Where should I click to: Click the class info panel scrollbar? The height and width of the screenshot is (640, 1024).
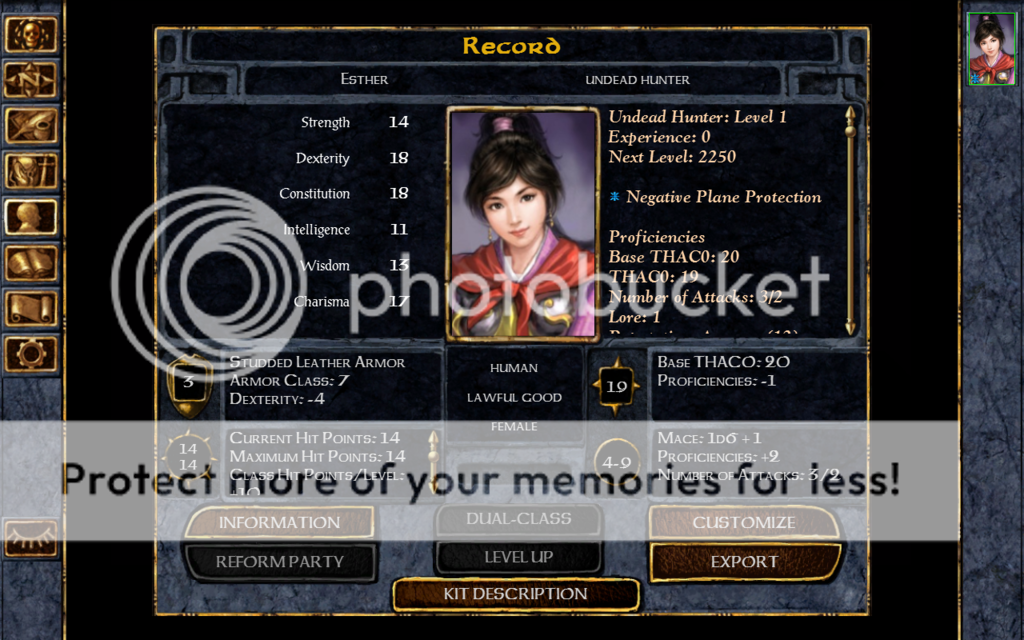pyautogui.click(x=850, y=220)
